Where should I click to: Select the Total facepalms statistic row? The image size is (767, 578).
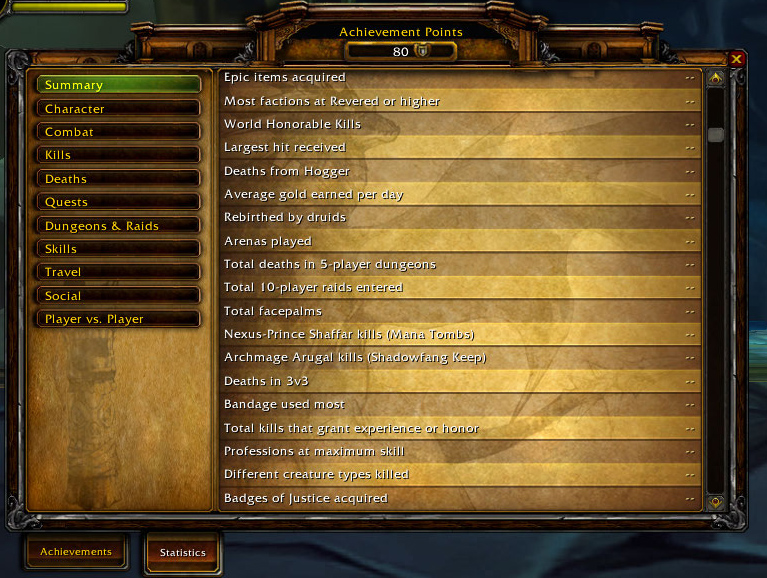[x=459, y=311]
